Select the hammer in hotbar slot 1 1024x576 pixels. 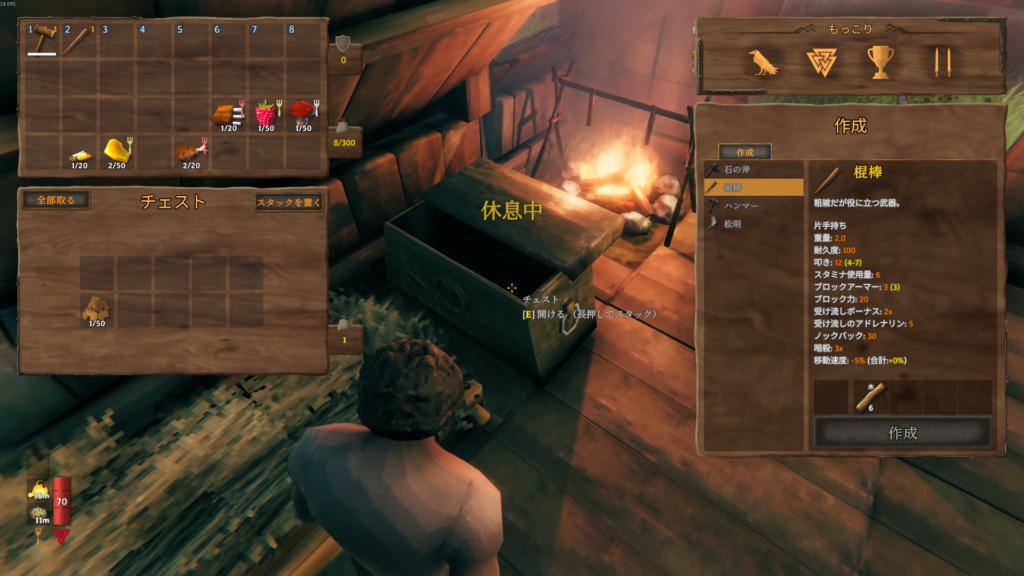point(42,41)
